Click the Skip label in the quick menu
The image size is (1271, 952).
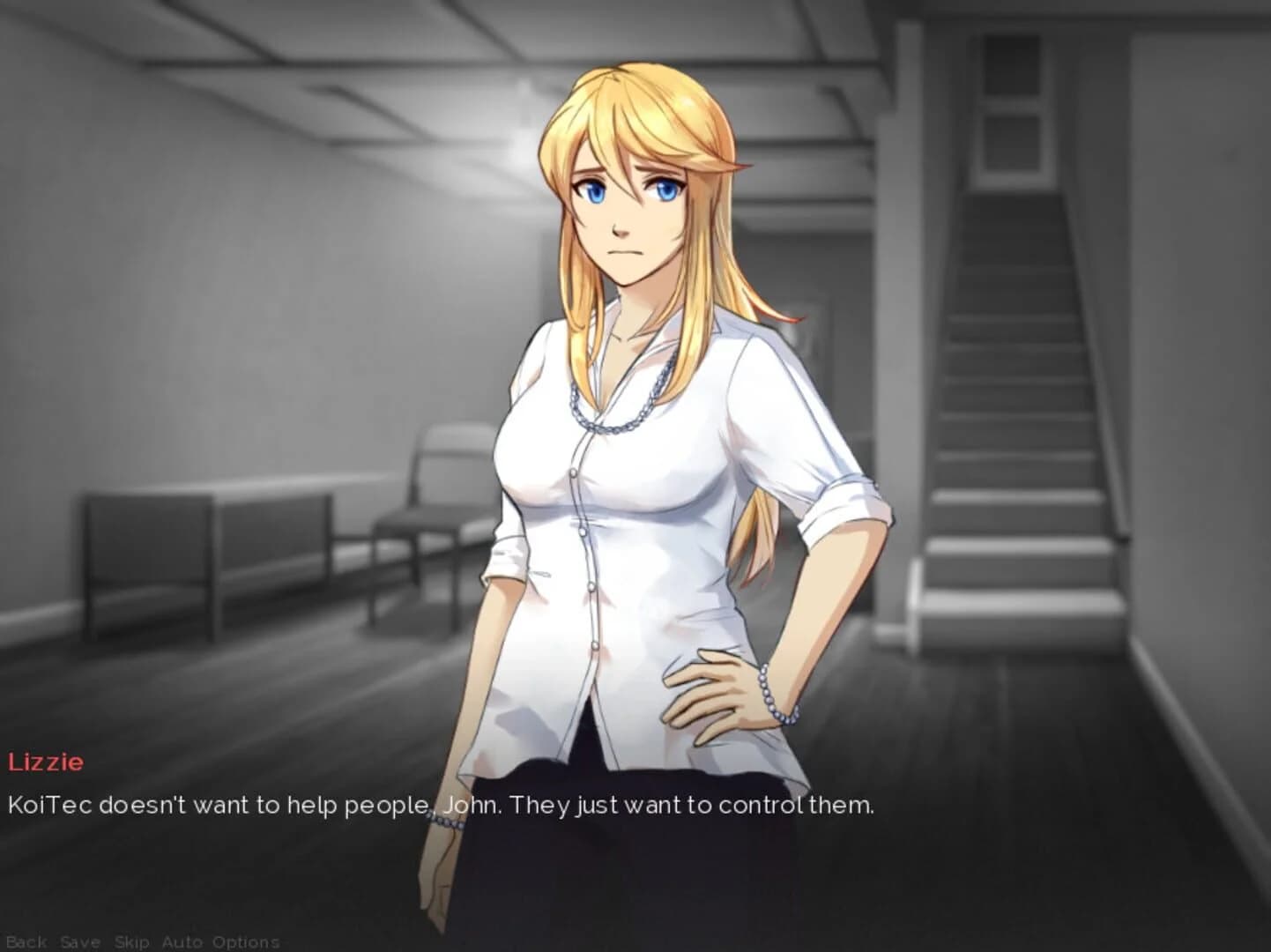coord(132,941)
